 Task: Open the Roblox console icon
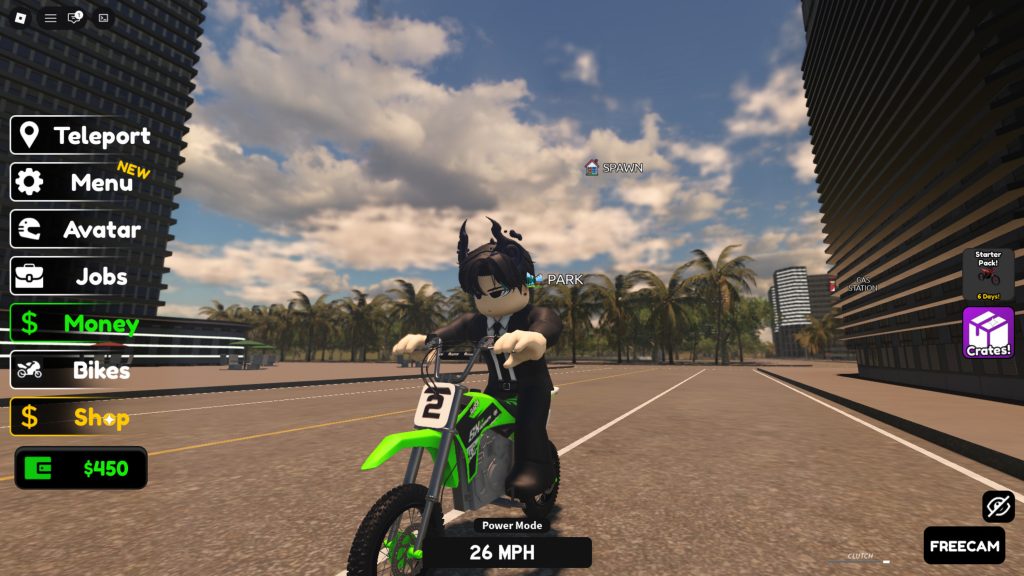[103, 18]
